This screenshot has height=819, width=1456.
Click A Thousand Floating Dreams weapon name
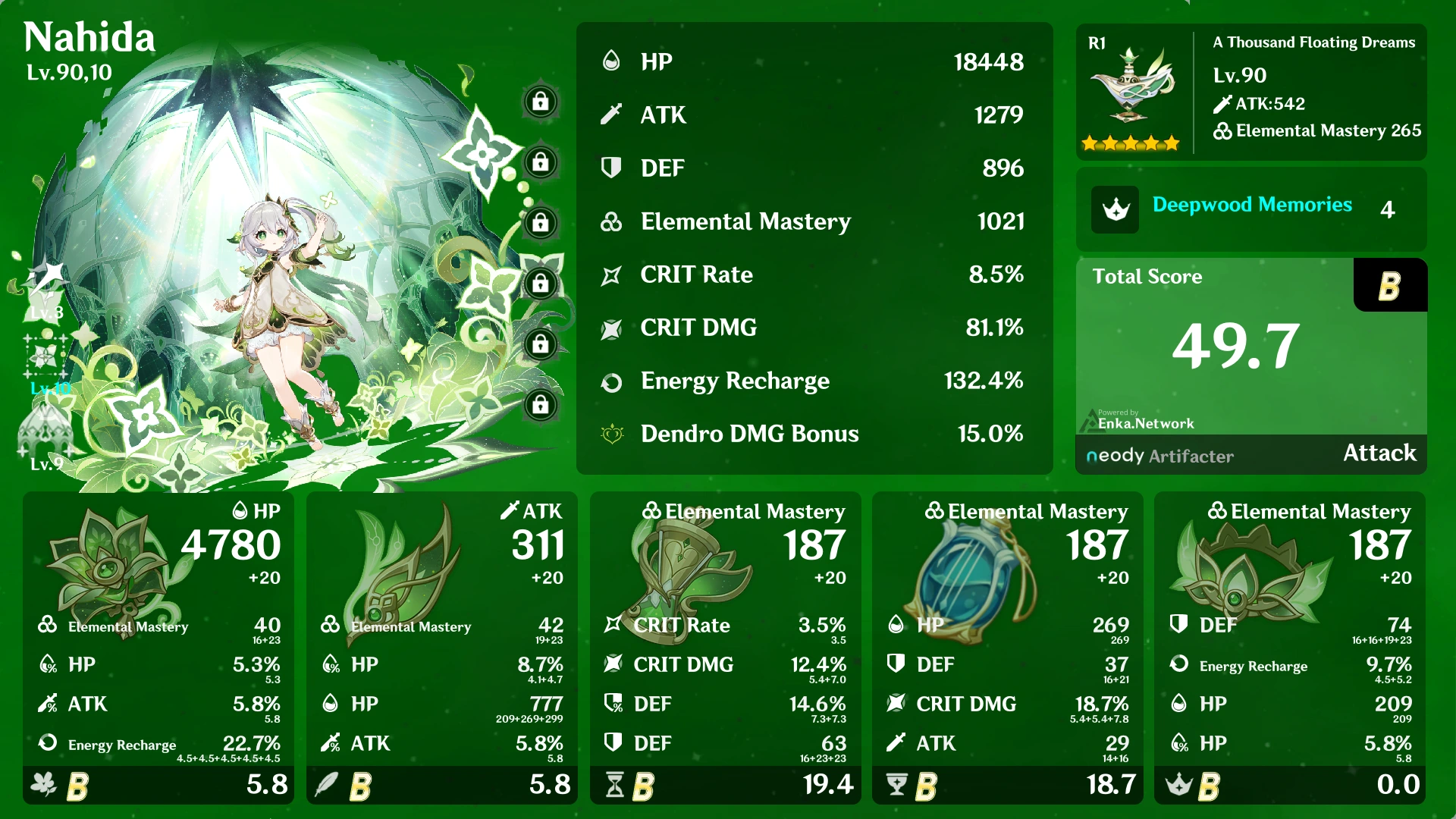[x=1314, y=42]
